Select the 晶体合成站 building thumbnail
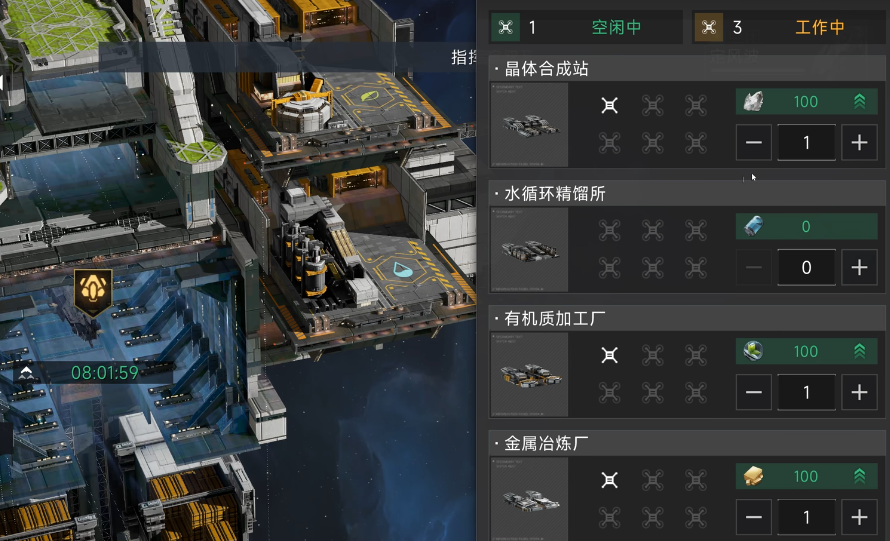This screenshot has height=541, width=890. [x=530, y=125]
